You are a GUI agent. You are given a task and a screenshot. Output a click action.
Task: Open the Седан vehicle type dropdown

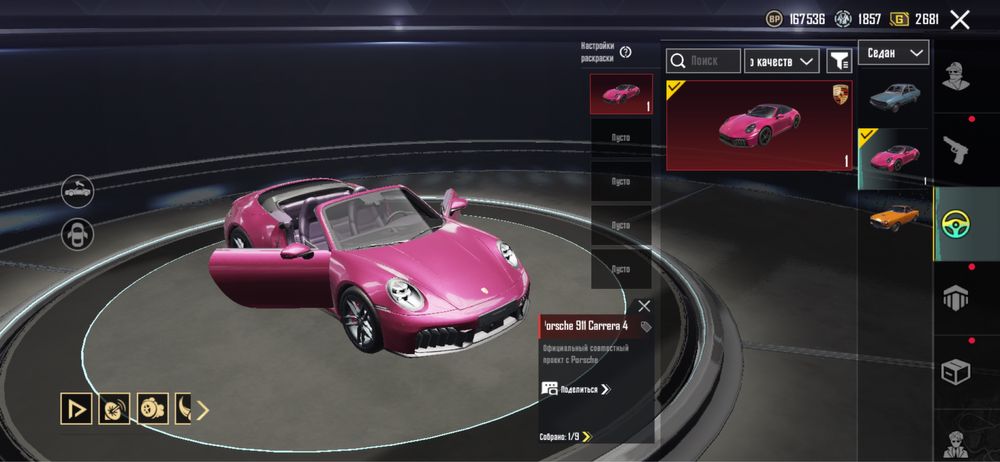pos(893,53)
